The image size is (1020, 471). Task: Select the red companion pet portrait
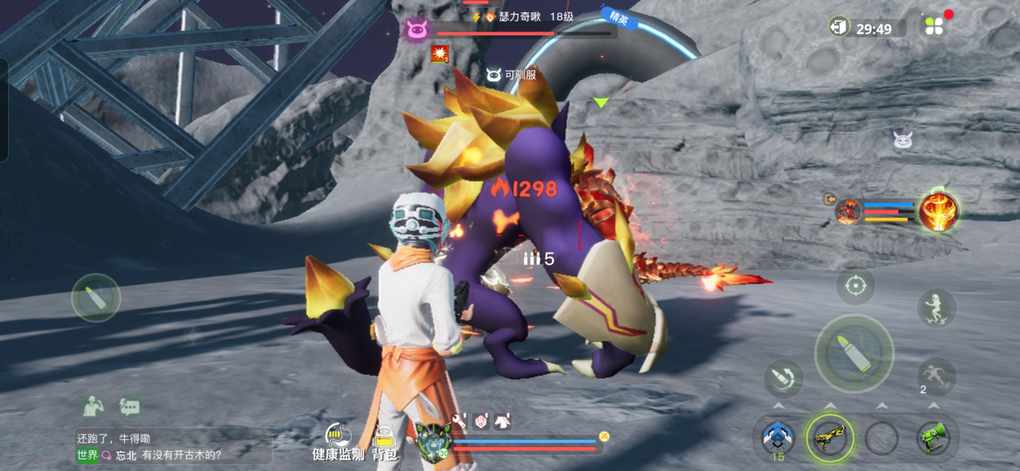click(x=849, y=210)
